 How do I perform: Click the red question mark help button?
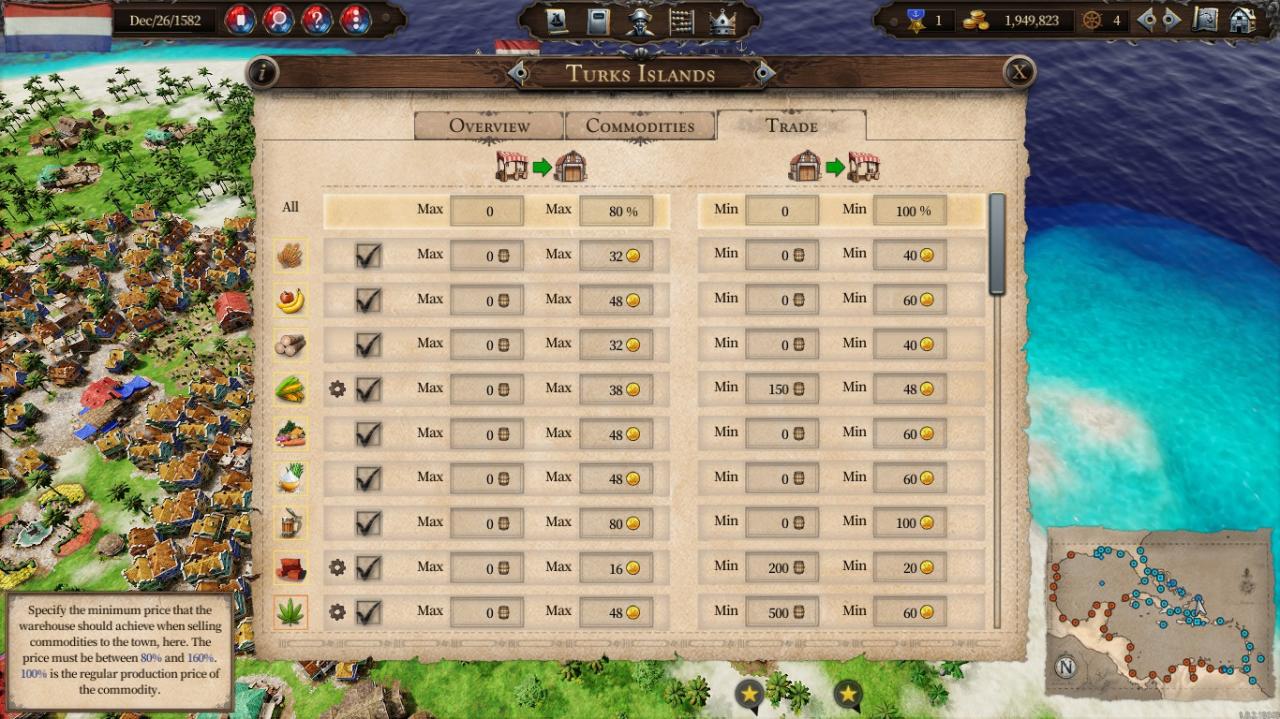tap(317, 20)
